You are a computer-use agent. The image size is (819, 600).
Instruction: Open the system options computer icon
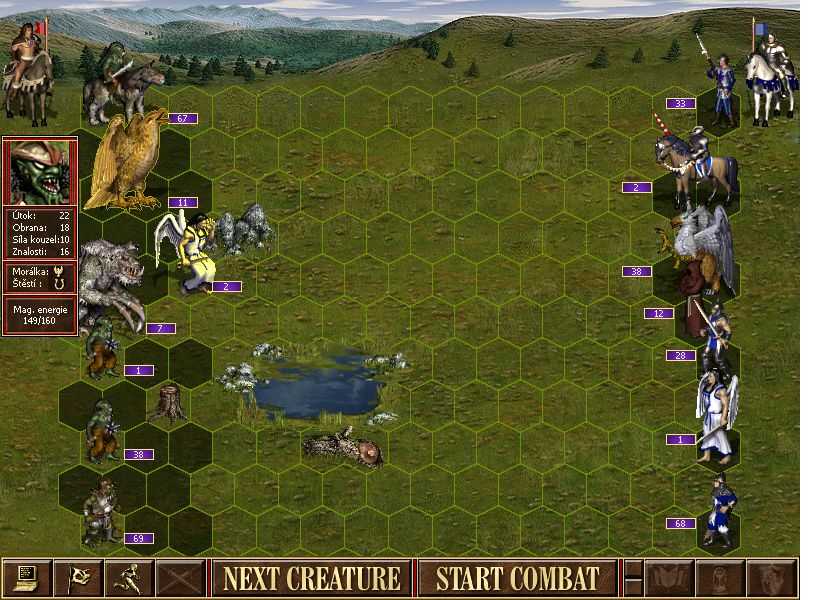click(27, 578)
